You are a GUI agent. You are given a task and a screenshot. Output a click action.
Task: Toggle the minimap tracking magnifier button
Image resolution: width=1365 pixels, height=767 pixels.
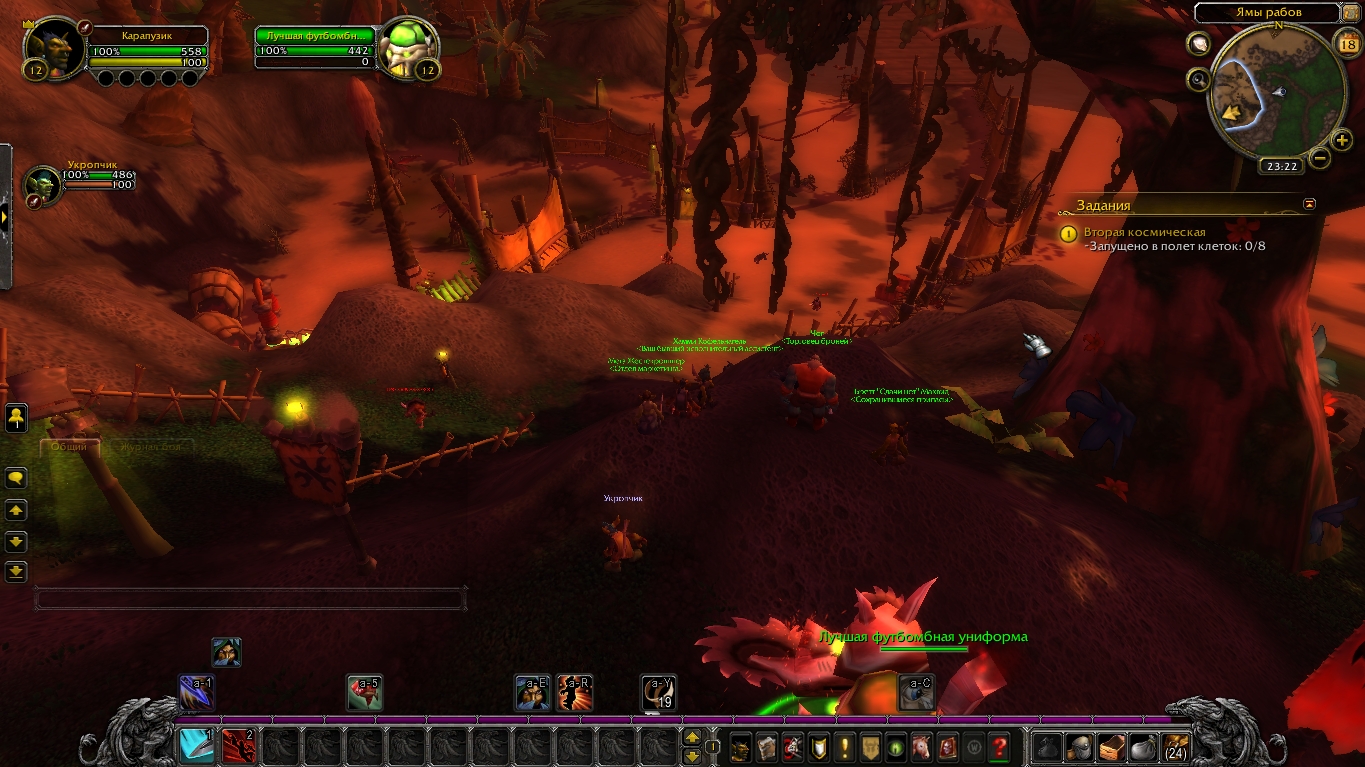point(1197,80)
